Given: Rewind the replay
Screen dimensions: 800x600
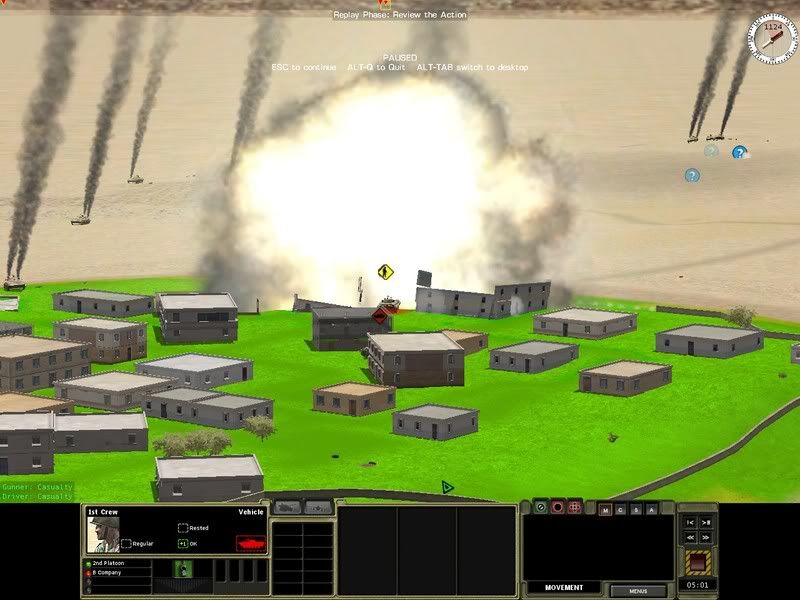Looking at the screenshot, I should (x=691, y=537).
